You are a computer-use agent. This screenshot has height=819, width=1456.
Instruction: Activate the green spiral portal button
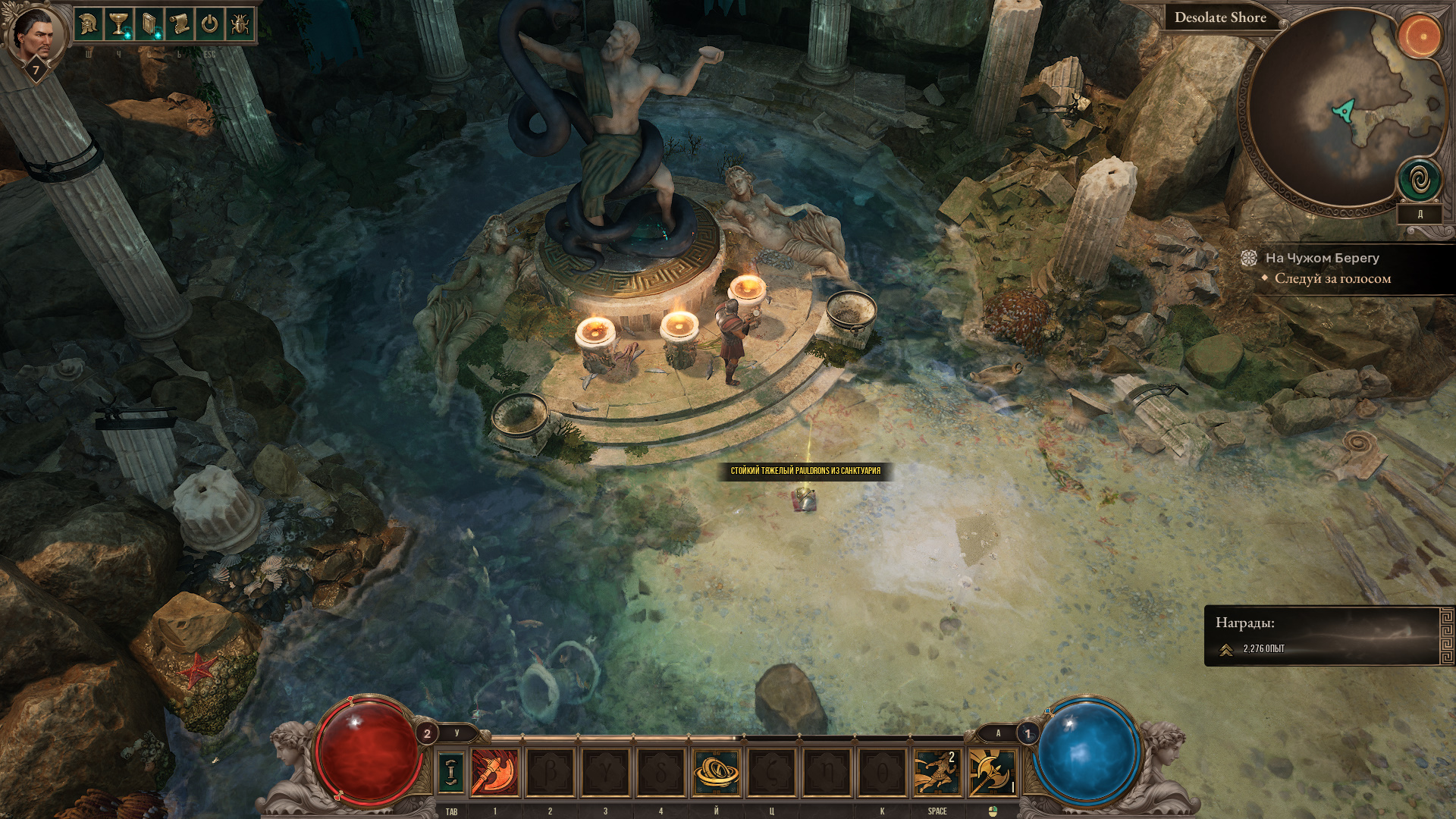click(1420, 180)
